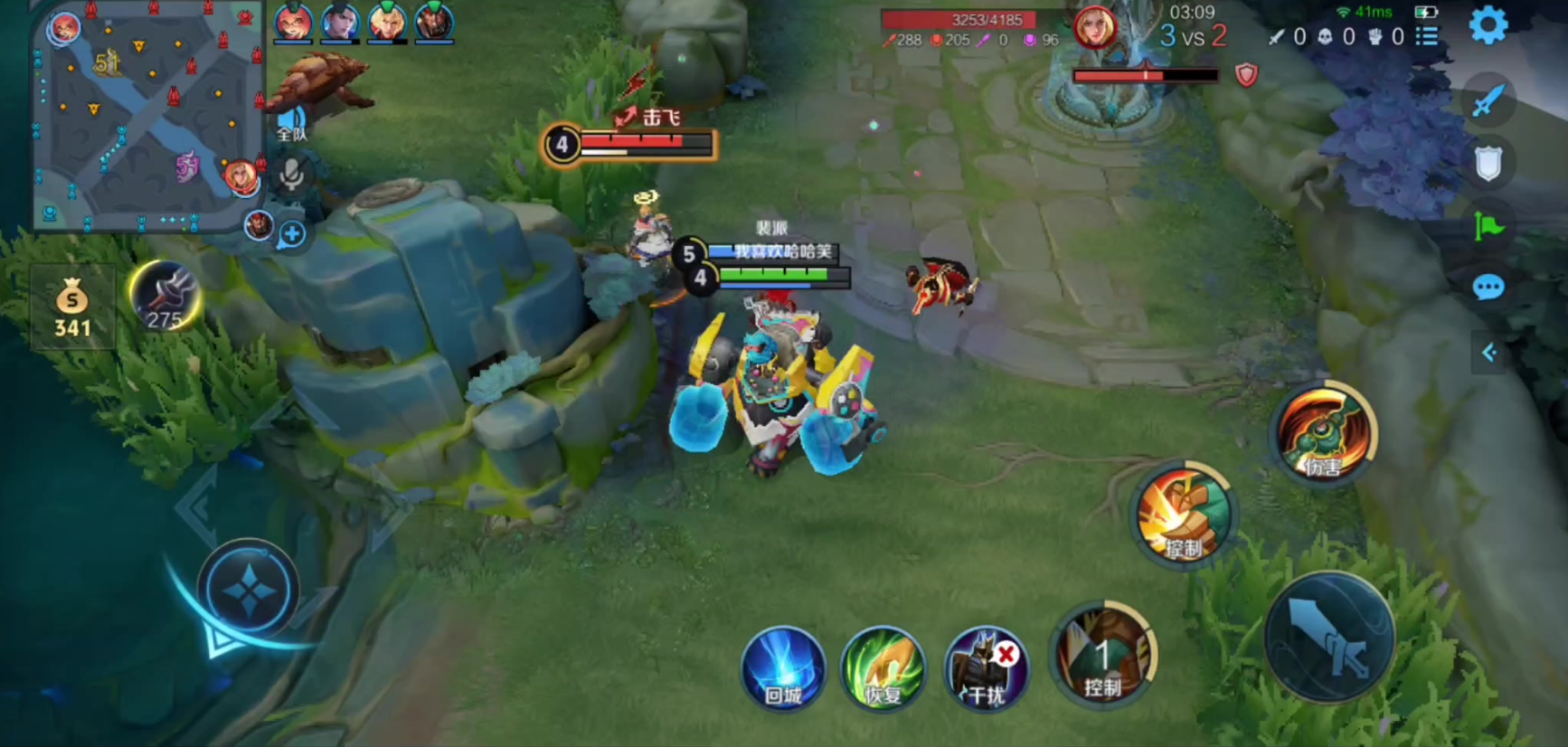Send the shield defend signal
The image size is (1568, 747).
(1488, 164)
